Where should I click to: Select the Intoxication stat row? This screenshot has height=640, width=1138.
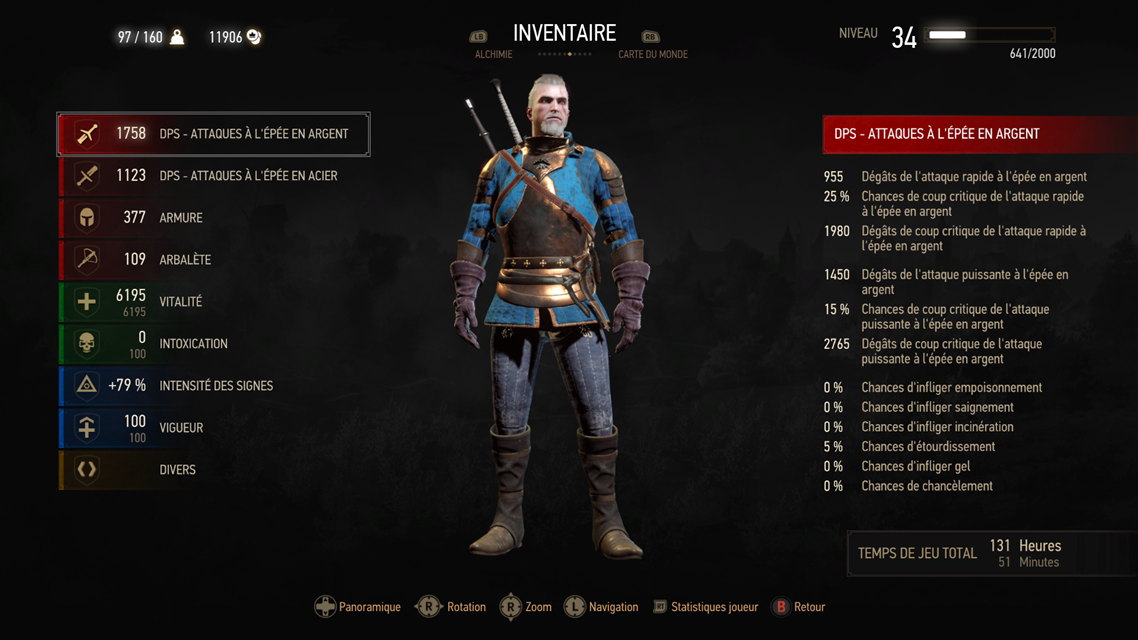(x=213, y=344)
